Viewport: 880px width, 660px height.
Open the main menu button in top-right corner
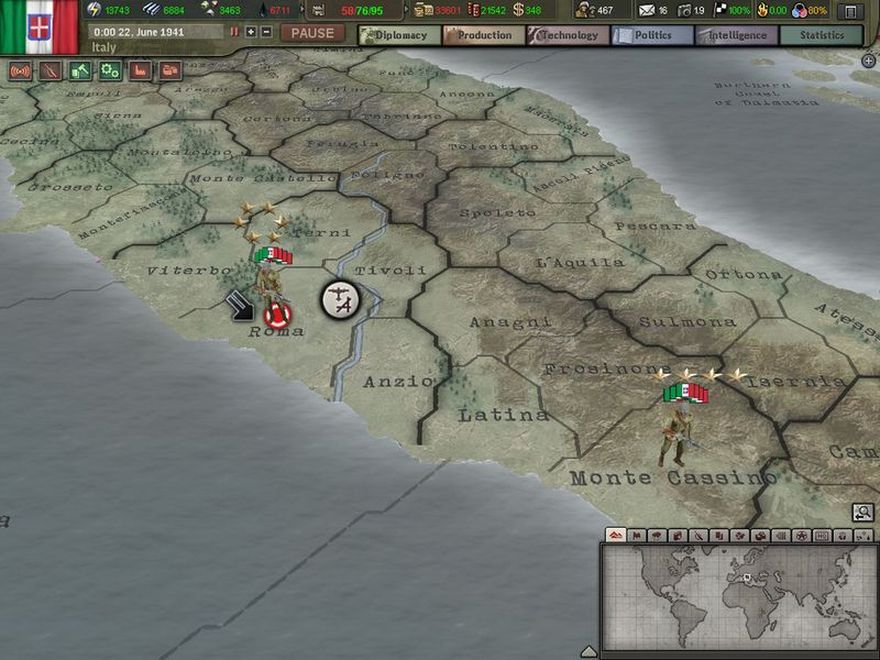850,11
